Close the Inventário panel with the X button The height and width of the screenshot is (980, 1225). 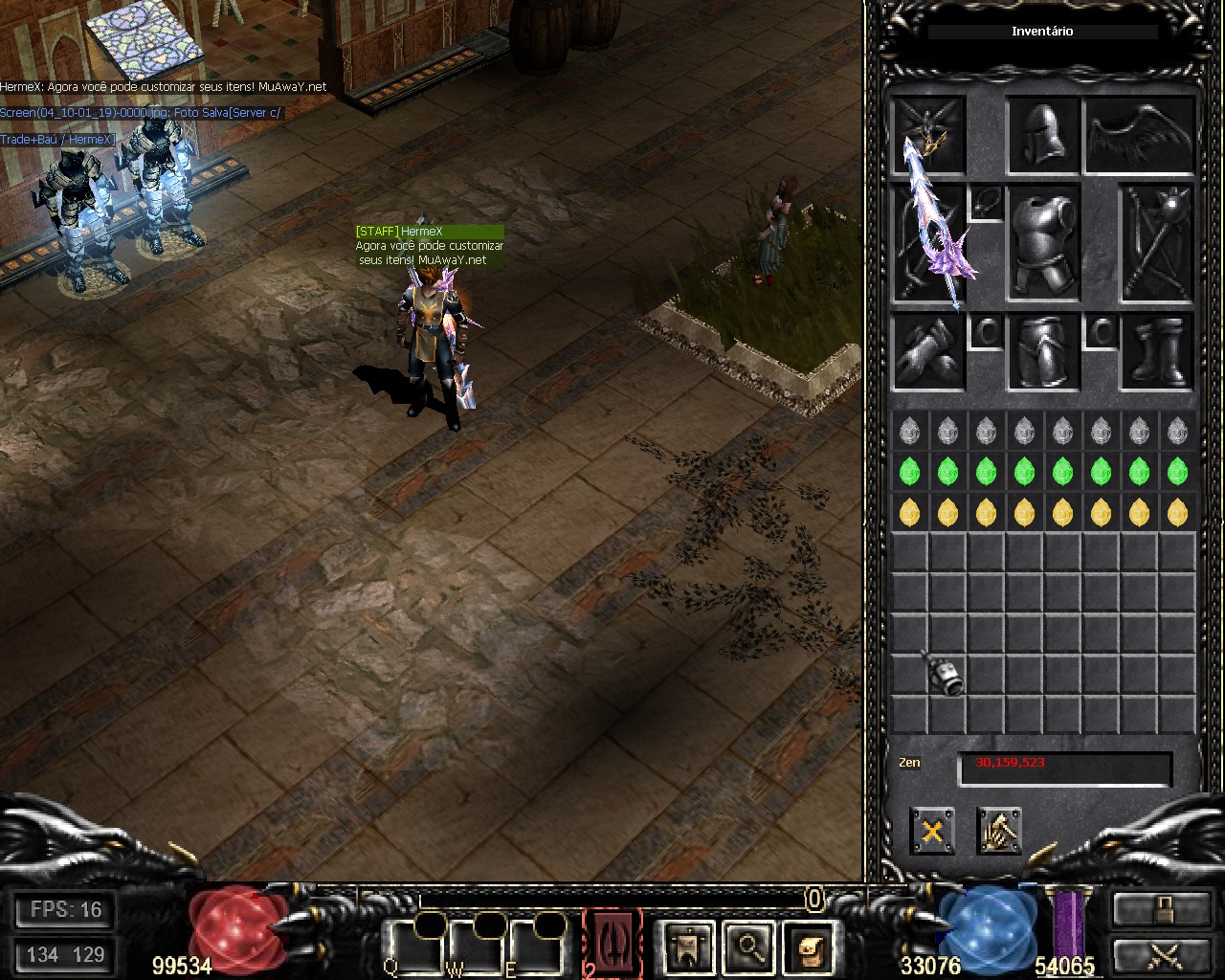coord(932,830)
